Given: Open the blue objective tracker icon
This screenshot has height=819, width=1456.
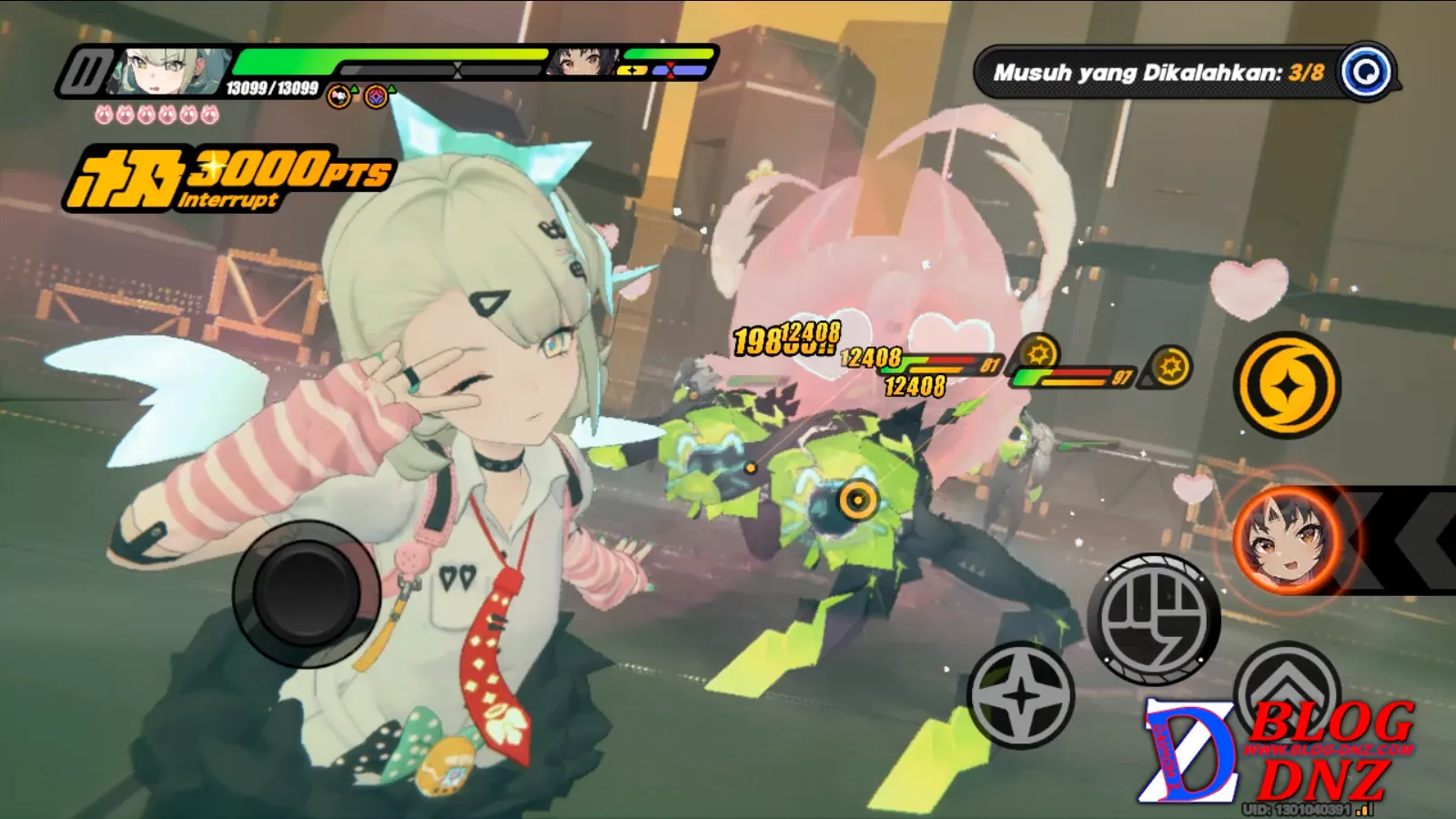Looking at the screenshot, I should pos(1368,71).
